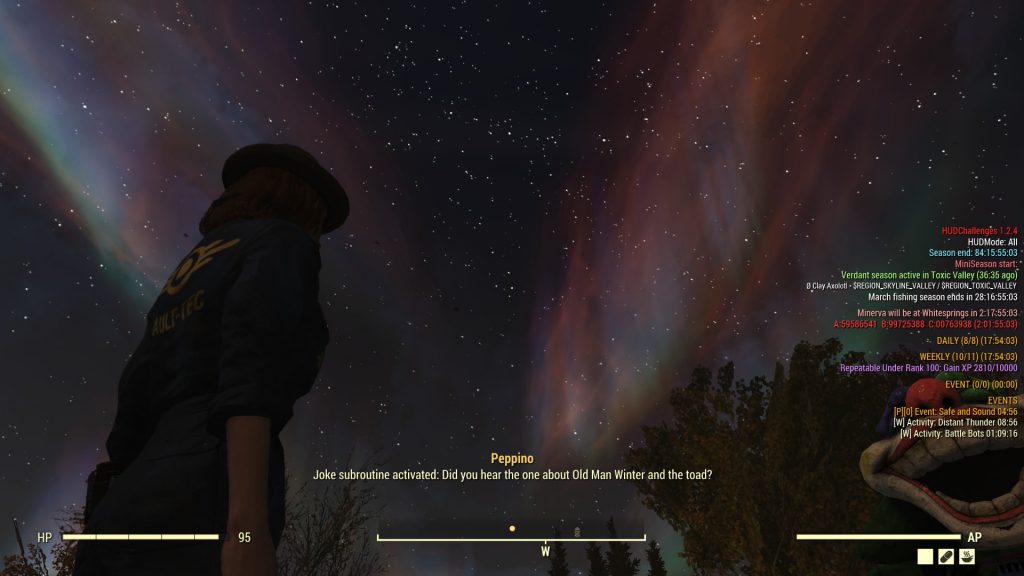Click the Minerva at Whitesprings timer line
1024x576 pixels.
pyautogui.click(x=937, y=313)
